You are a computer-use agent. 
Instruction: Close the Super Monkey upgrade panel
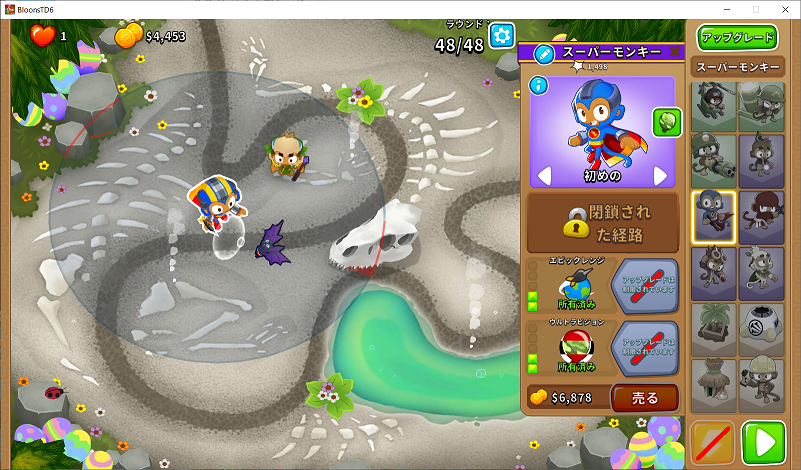tap(675, 52)
